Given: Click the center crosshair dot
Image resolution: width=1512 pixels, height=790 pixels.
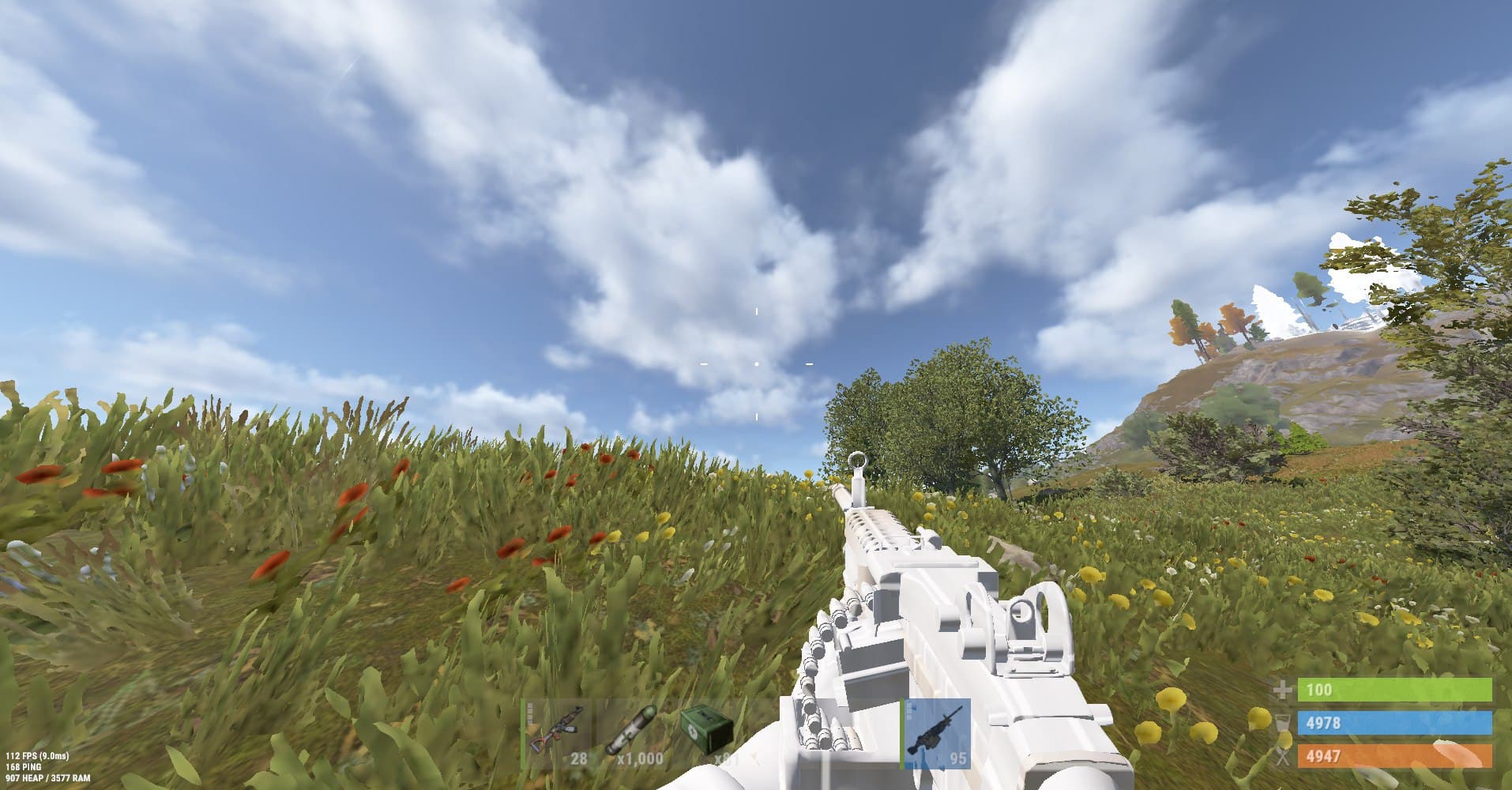Looking at the screenshot, I should click(x=756, y=363).
